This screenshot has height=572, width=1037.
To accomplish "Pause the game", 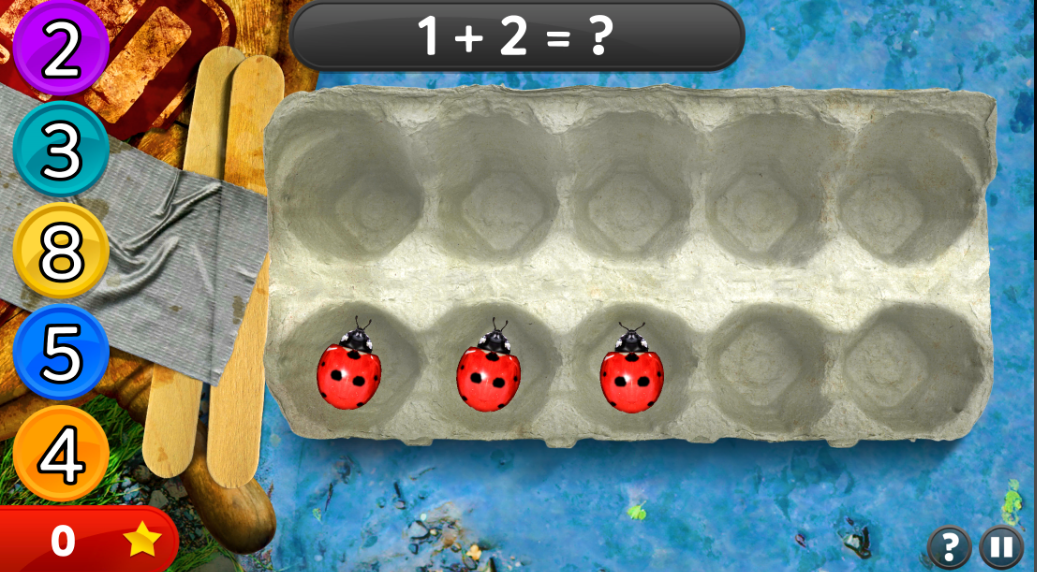I will [x=1001, y=547].
